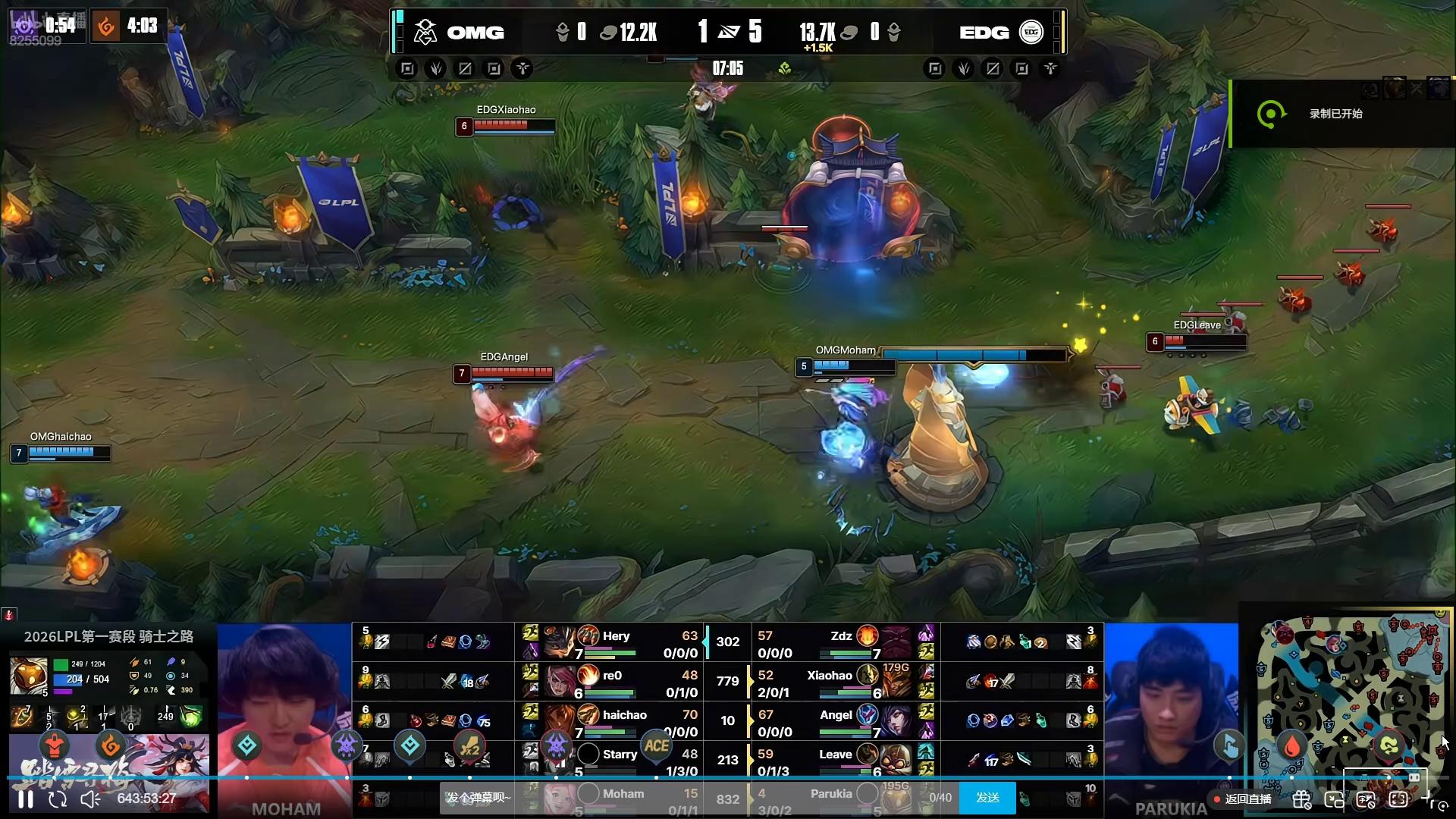The height and width of the screenshot is (819, 1456).
Task: Toggle the gift effects icon
Action: tap(1302, 799)
